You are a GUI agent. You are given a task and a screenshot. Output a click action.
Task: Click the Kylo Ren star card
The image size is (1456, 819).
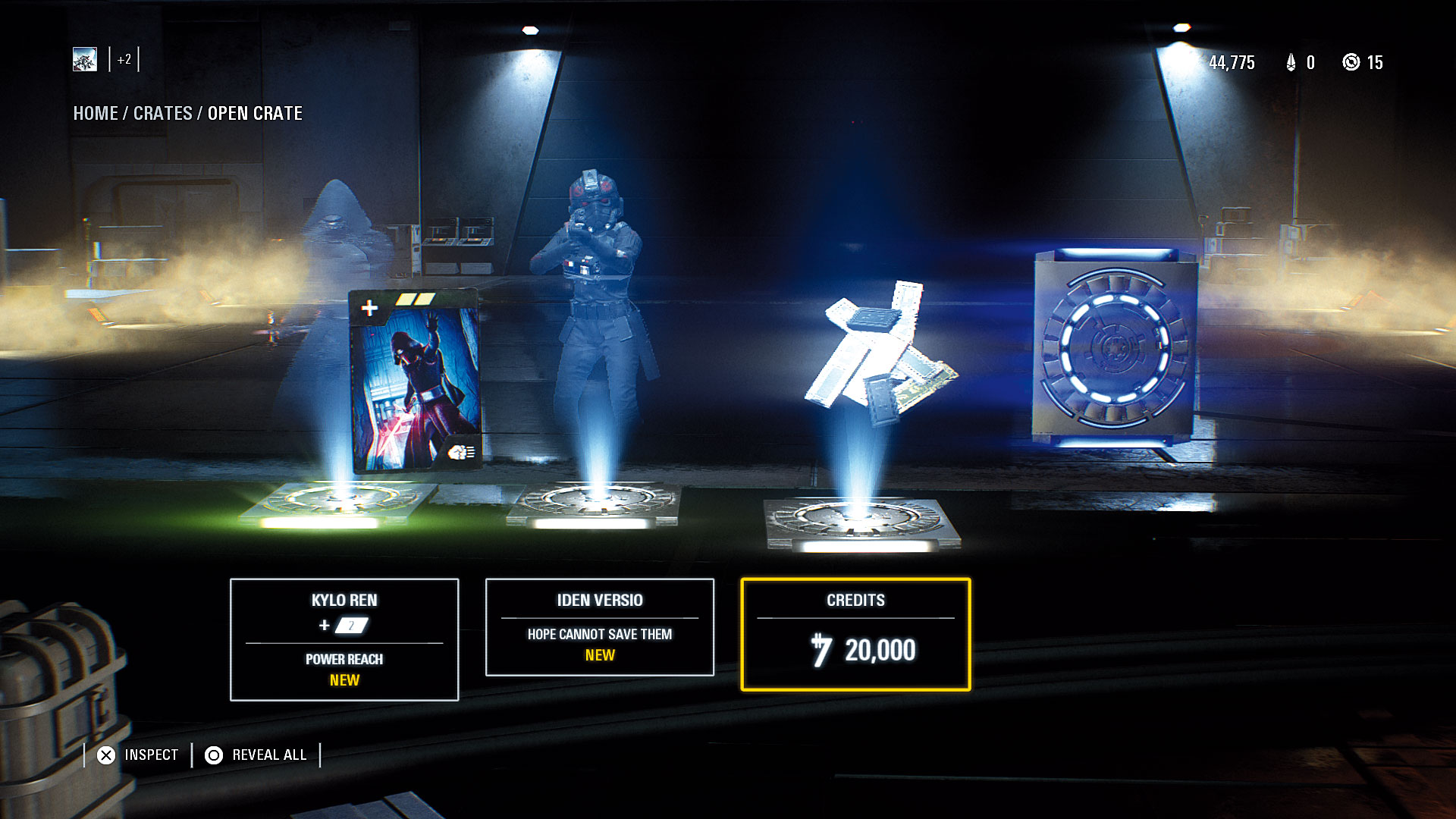click(416, 381)
